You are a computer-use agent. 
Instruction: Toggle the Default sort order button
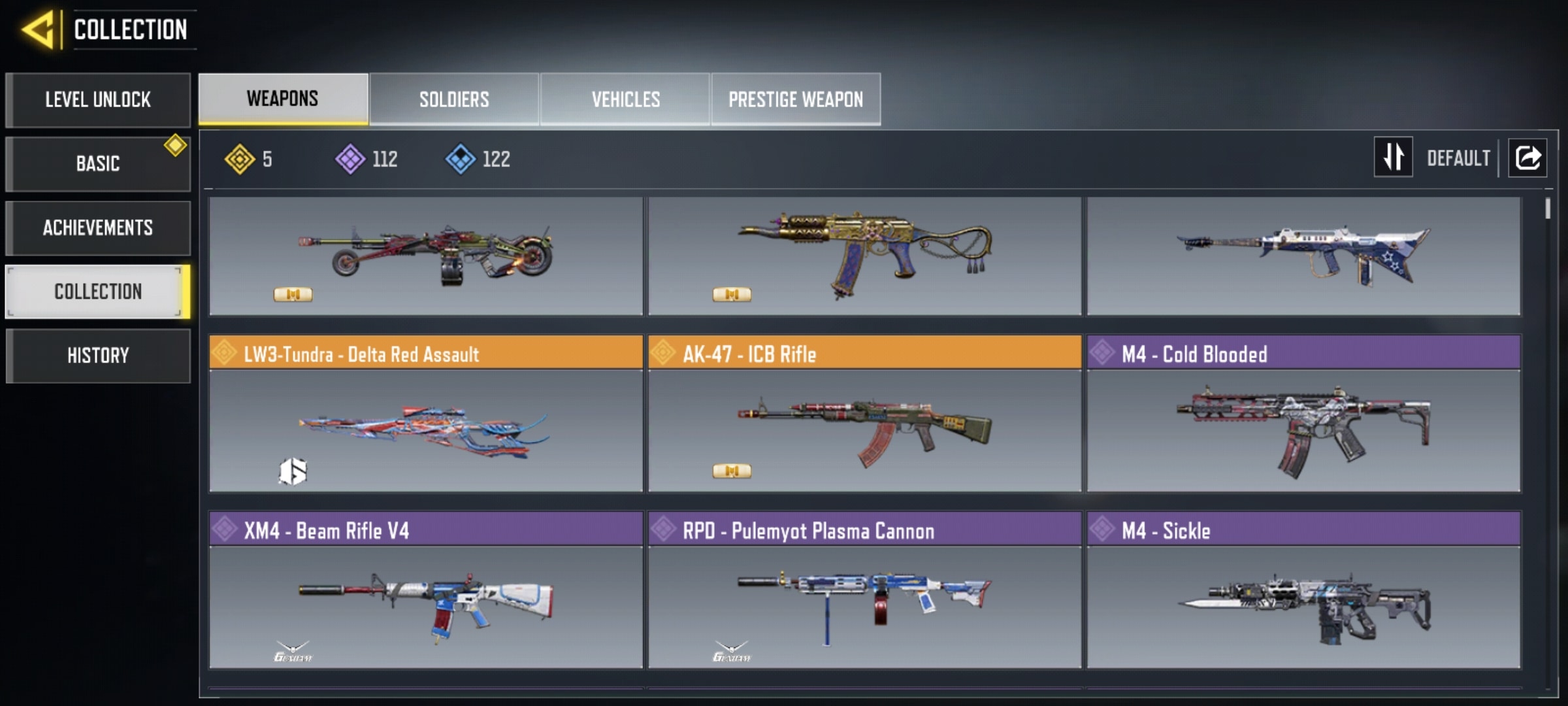pyautogui.click(x=1394, y=157)
